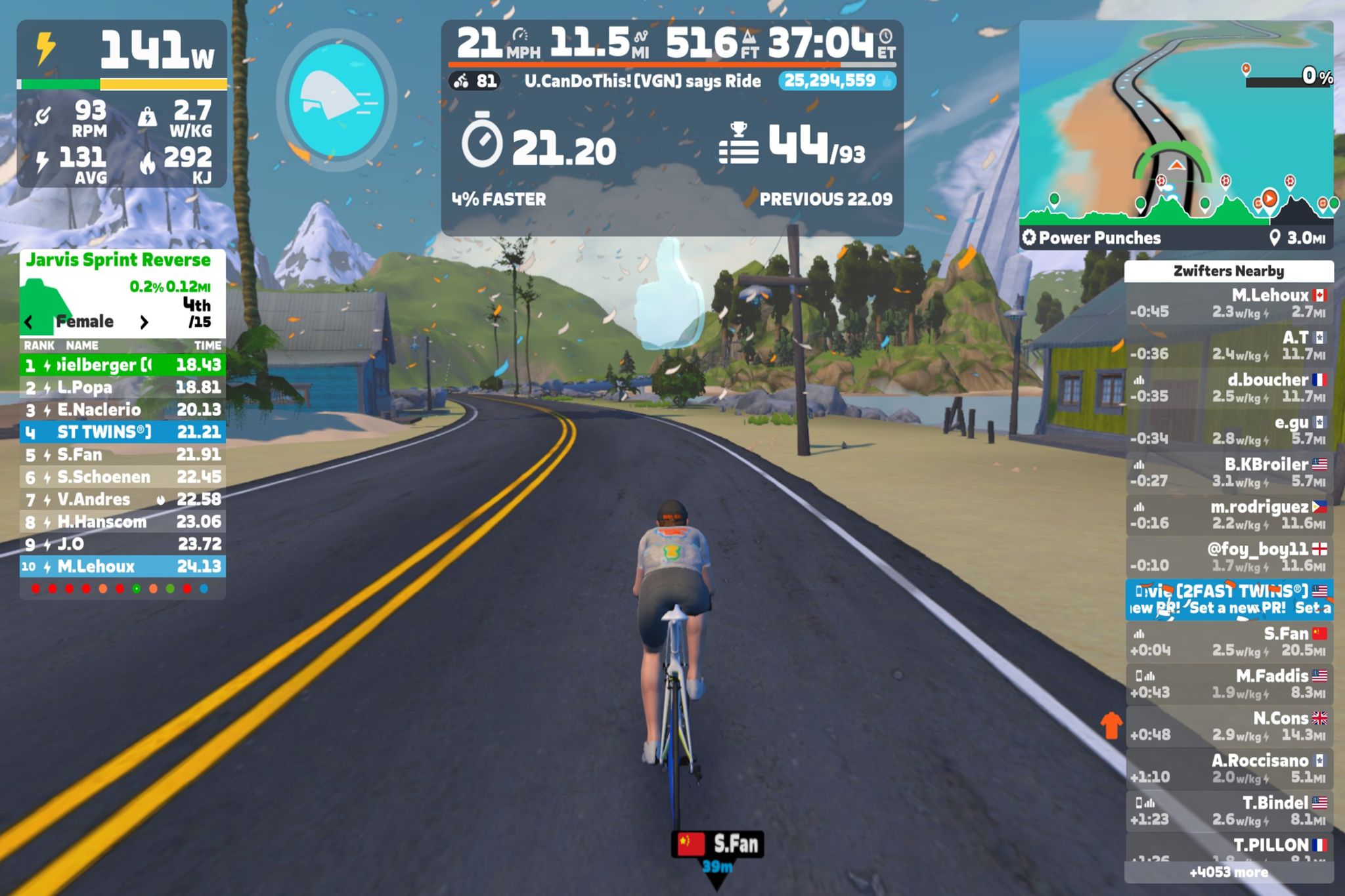Choose H.Hanscom in the sprint ranking

tap(122, 522)
